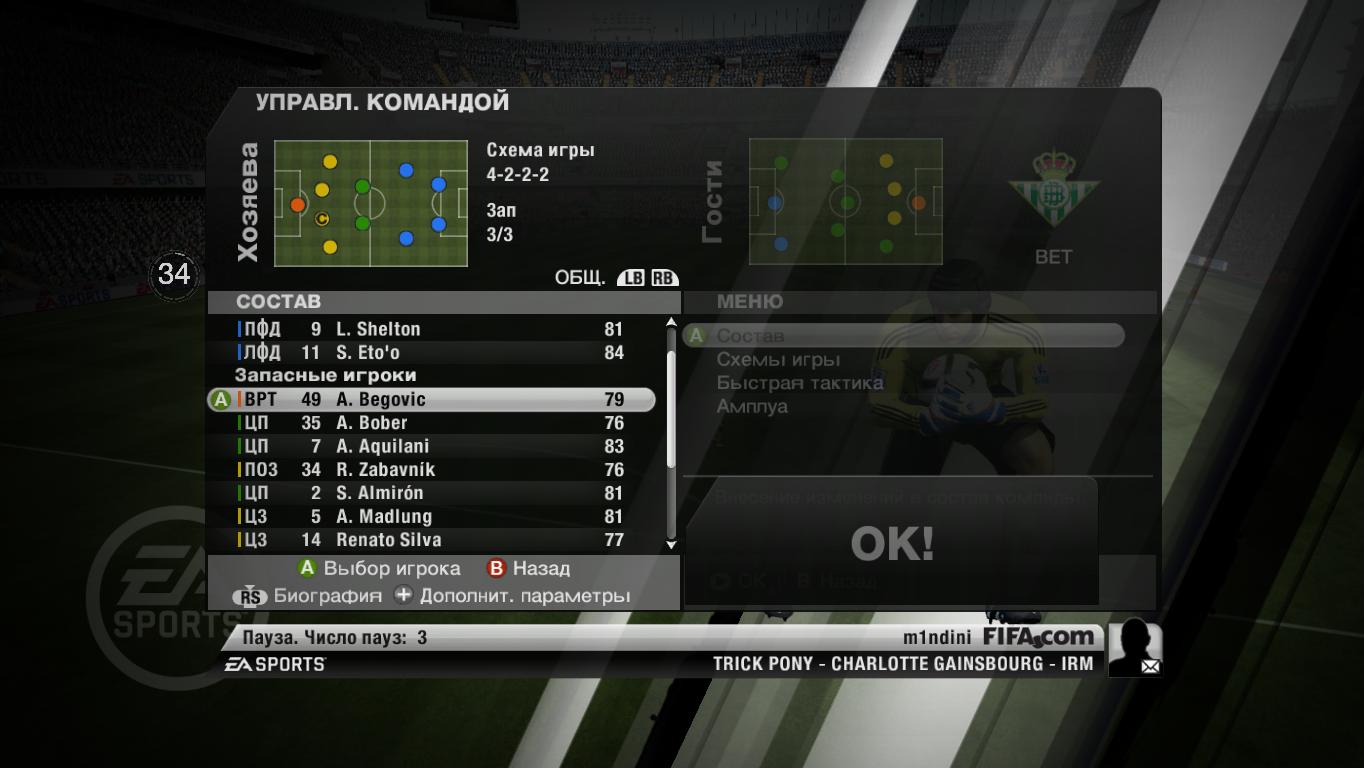Screen dimensions: 1364x768
Task: Choose S. Eto'o player row
Action: click(430, 352)
